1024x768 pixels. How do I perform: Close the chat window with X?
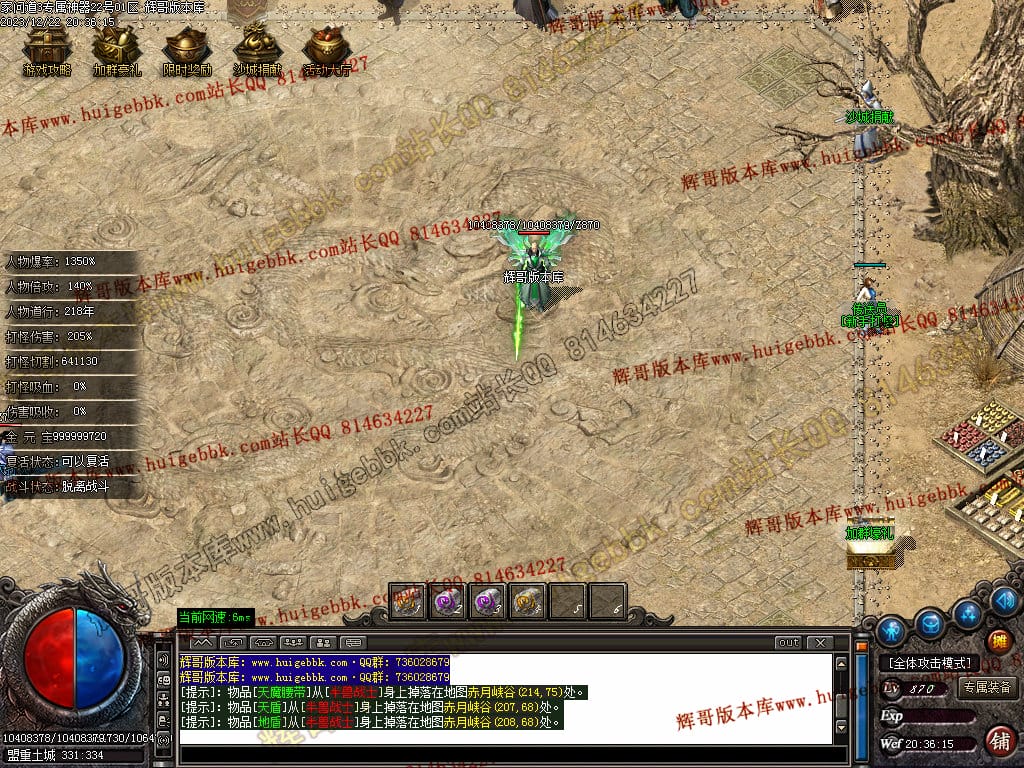tap(820, 643)
